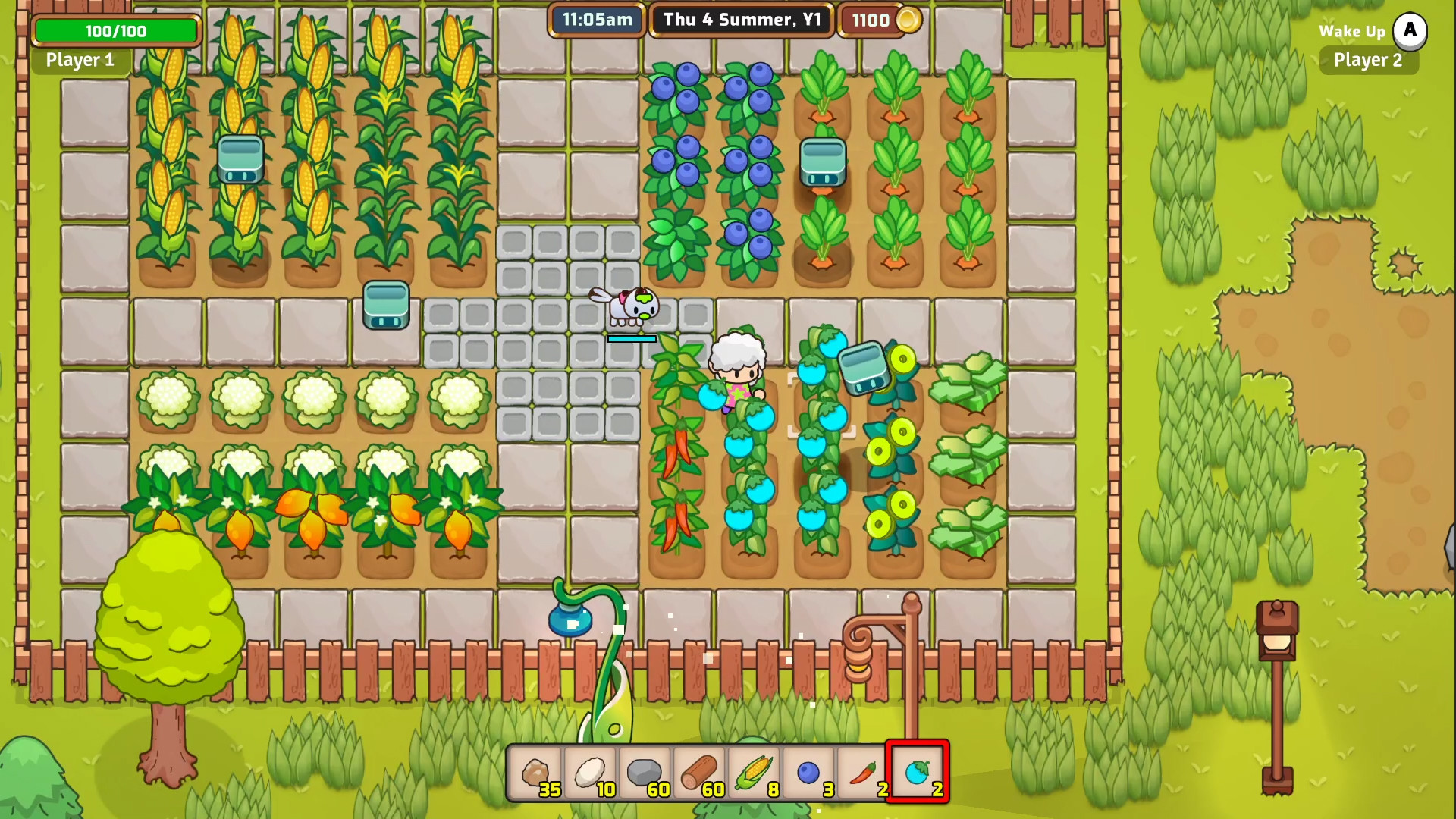Click the A button icon next to Wake Up
This screenshot has height=819, width=1456.
1410,31
